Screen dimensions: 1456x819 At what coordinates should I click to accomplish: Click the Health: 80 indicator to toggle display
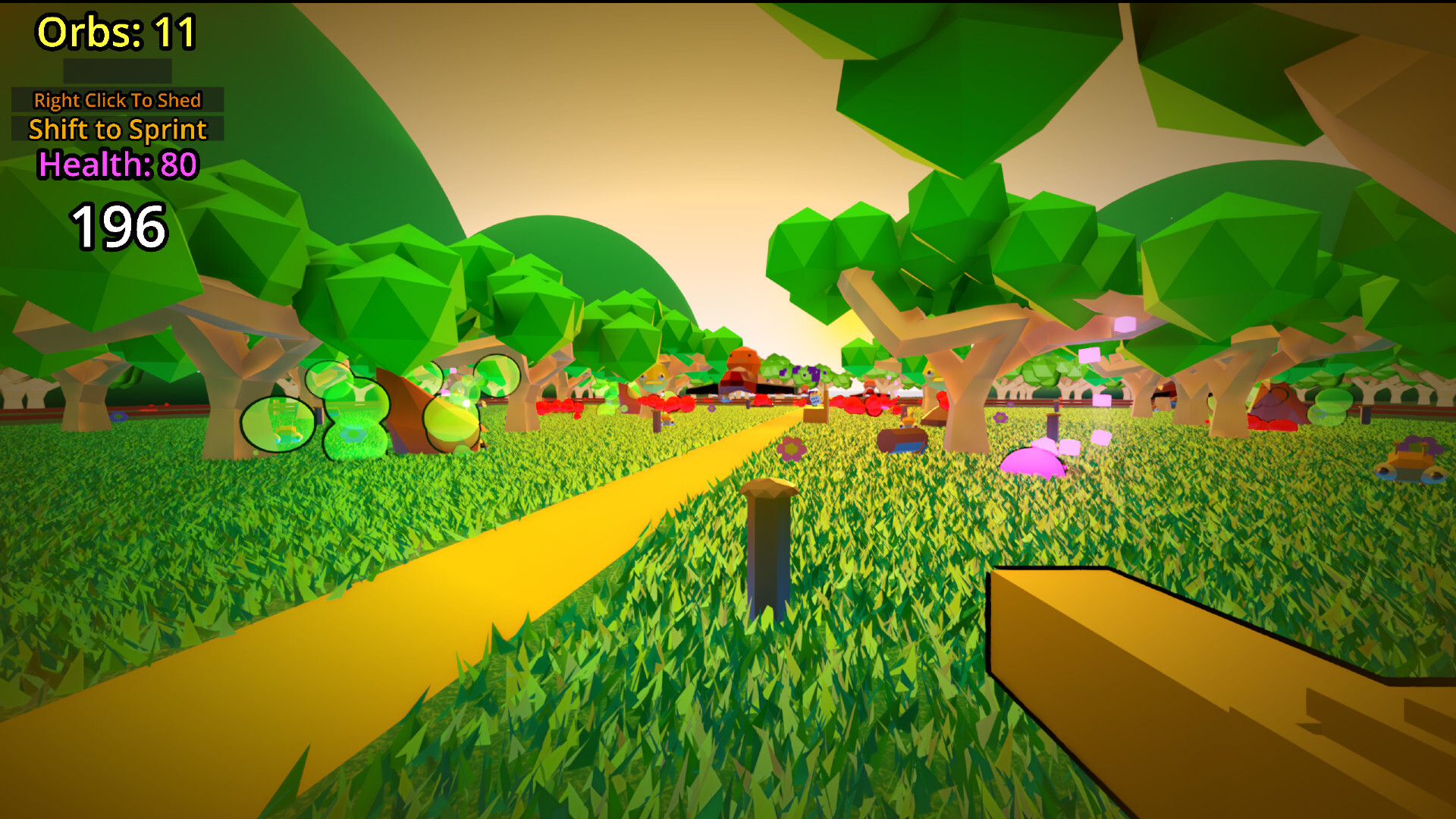click(117, 163)
